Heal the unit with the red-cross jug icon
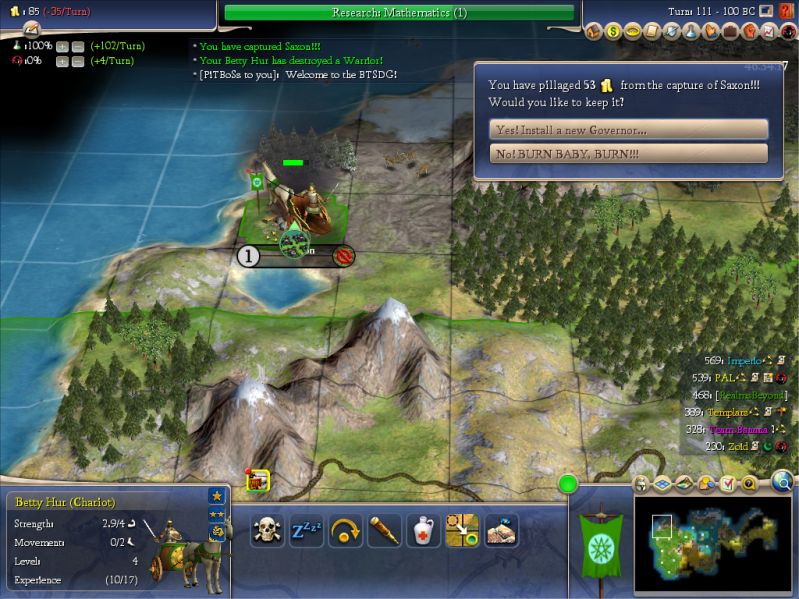799x599 pixels. click(423, 530)
